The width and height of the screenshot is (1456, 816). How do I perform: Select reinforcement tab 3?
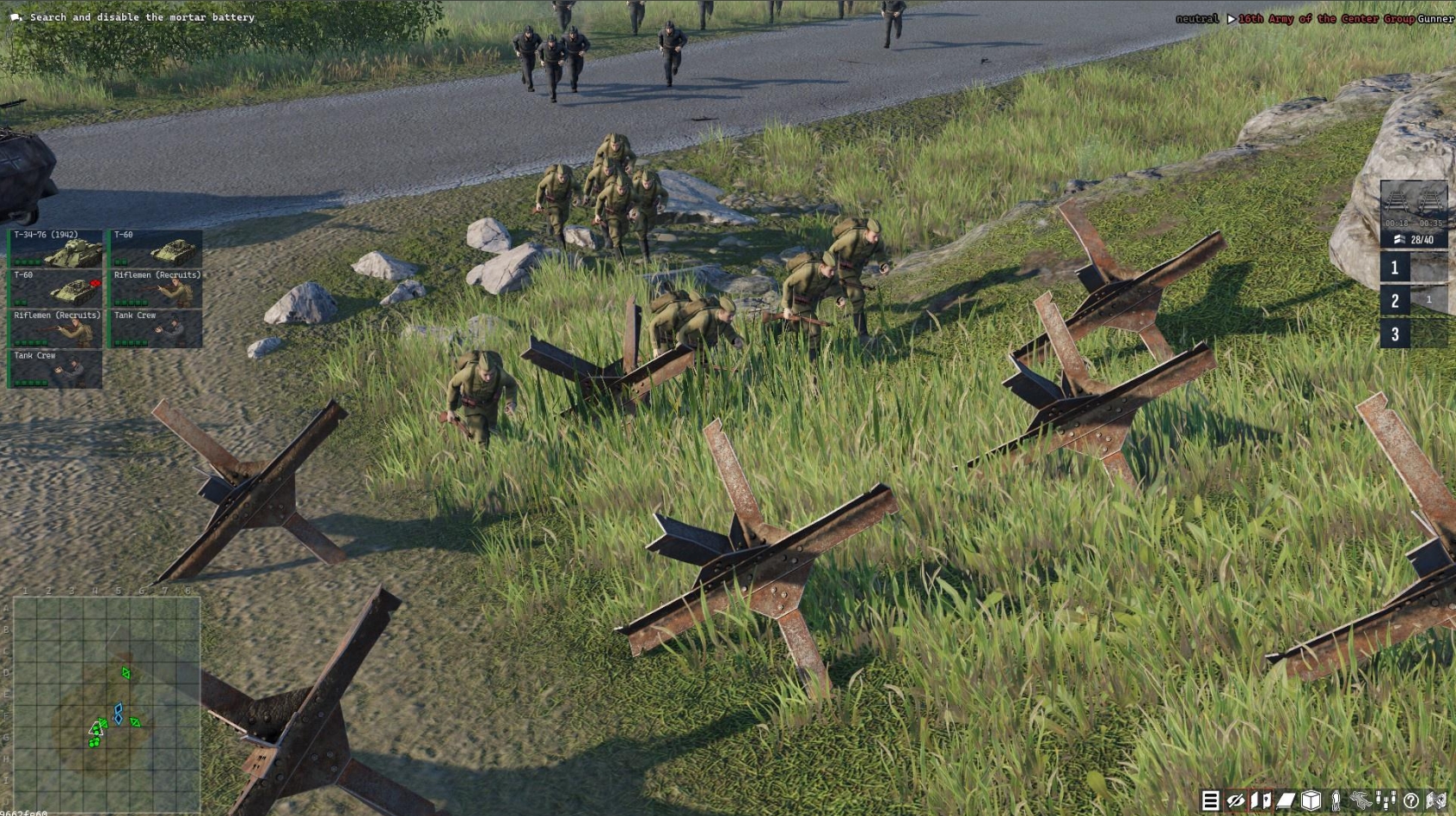tap(1395, 334)
